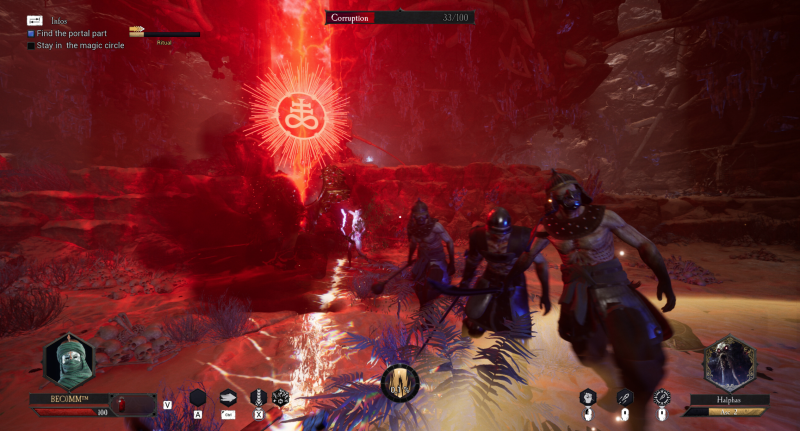Activate the circular burst ability icon

[662, 397]
